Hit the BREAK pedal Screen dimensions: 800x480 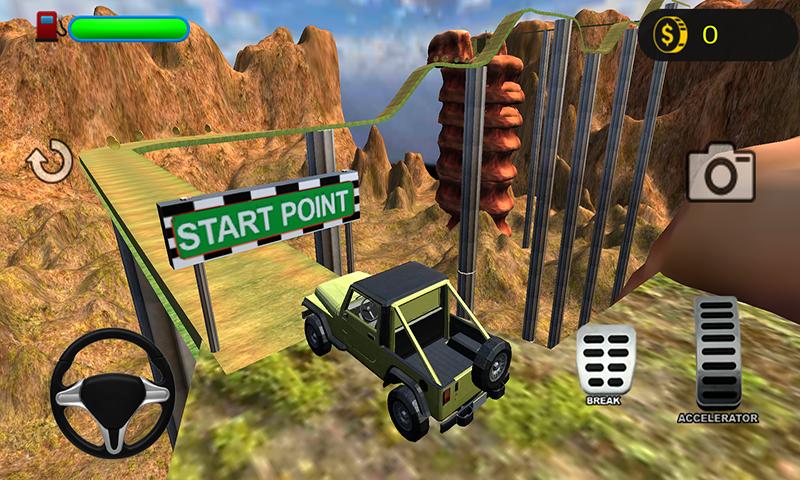click(x=606, y=361)
